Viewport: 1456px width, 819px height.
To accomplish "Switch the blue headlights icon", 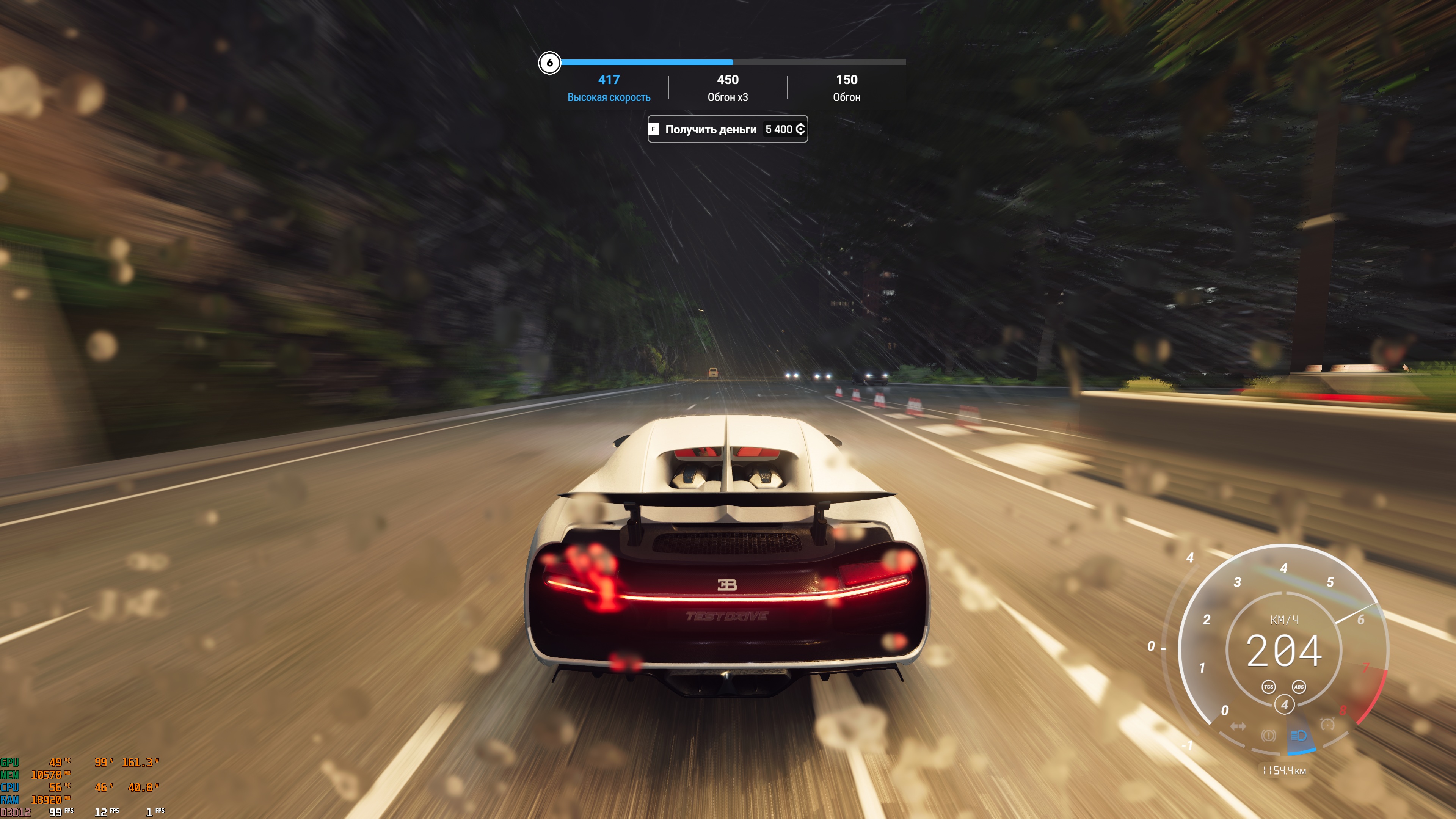I will click(x=1298, y=735).
